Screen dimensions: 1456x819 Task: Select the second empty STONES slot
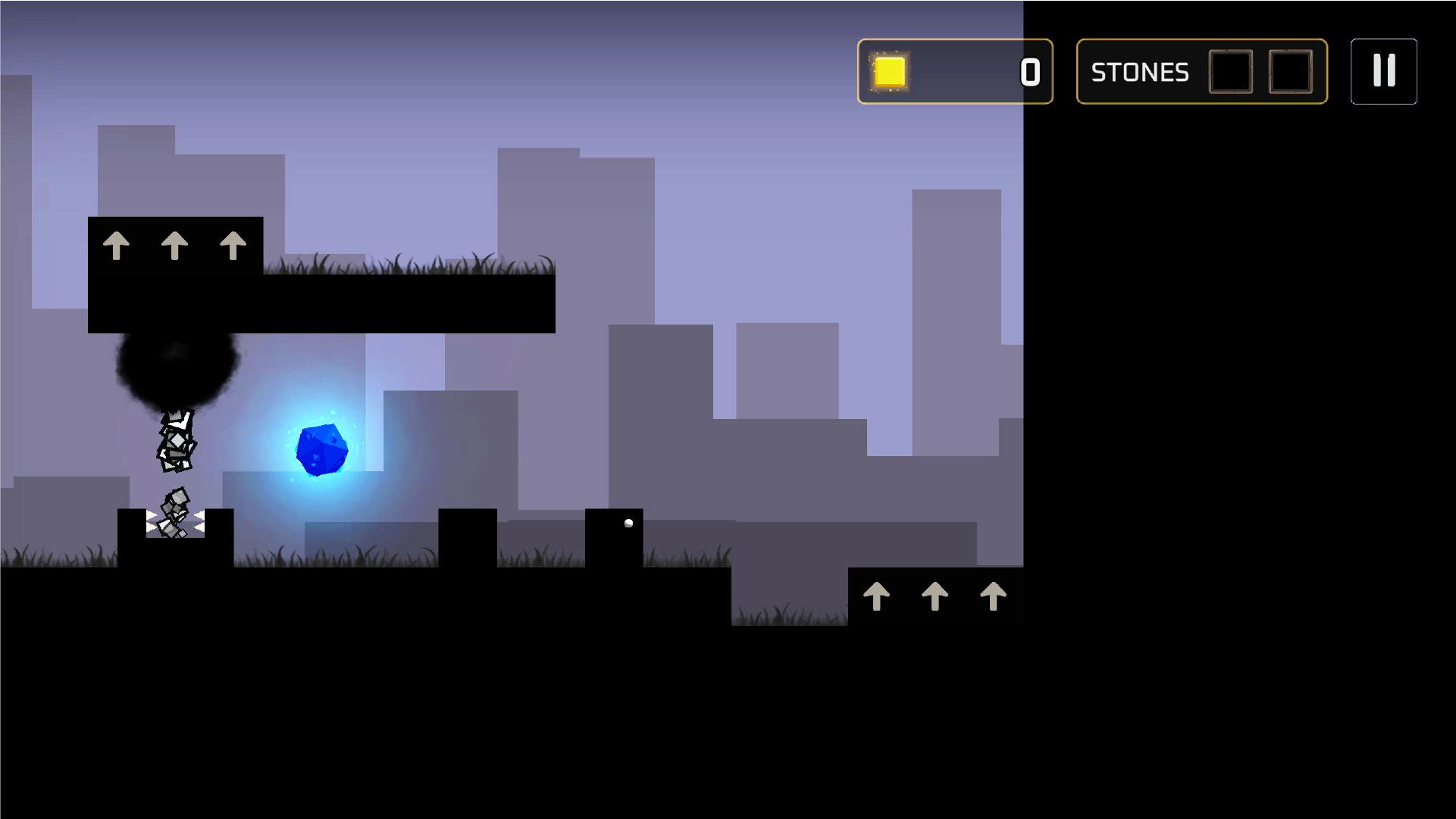(x=1289, y=72)
